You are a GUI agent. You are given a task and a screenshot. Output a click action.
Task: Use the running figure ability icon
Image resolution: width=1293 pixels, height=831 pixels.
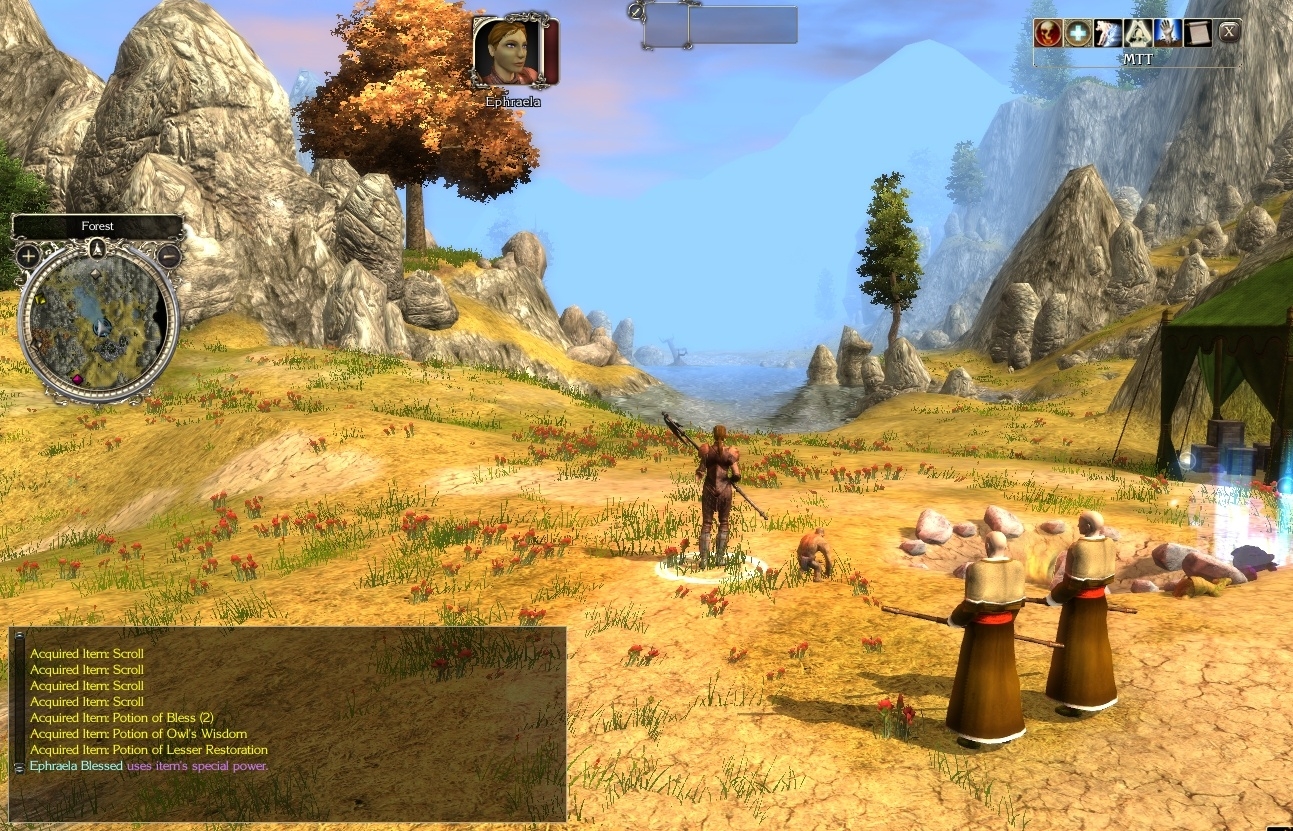click(x=1108, y=33)
